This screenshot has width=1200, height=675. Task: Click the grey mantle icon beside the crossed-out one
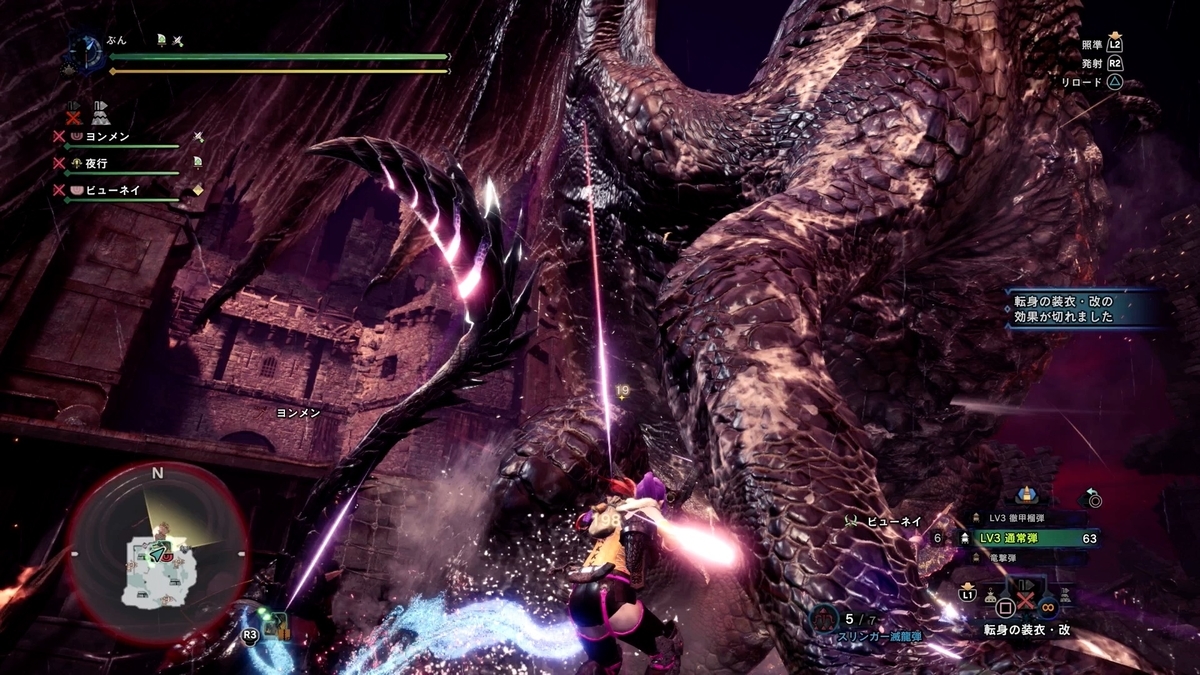[101, 112]
